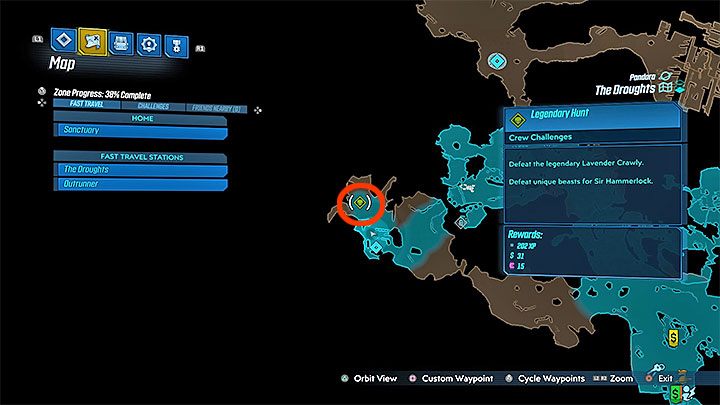The image size is (720, 405).
Task: Select the Fast Travel list tab
Action: (89, 105)
